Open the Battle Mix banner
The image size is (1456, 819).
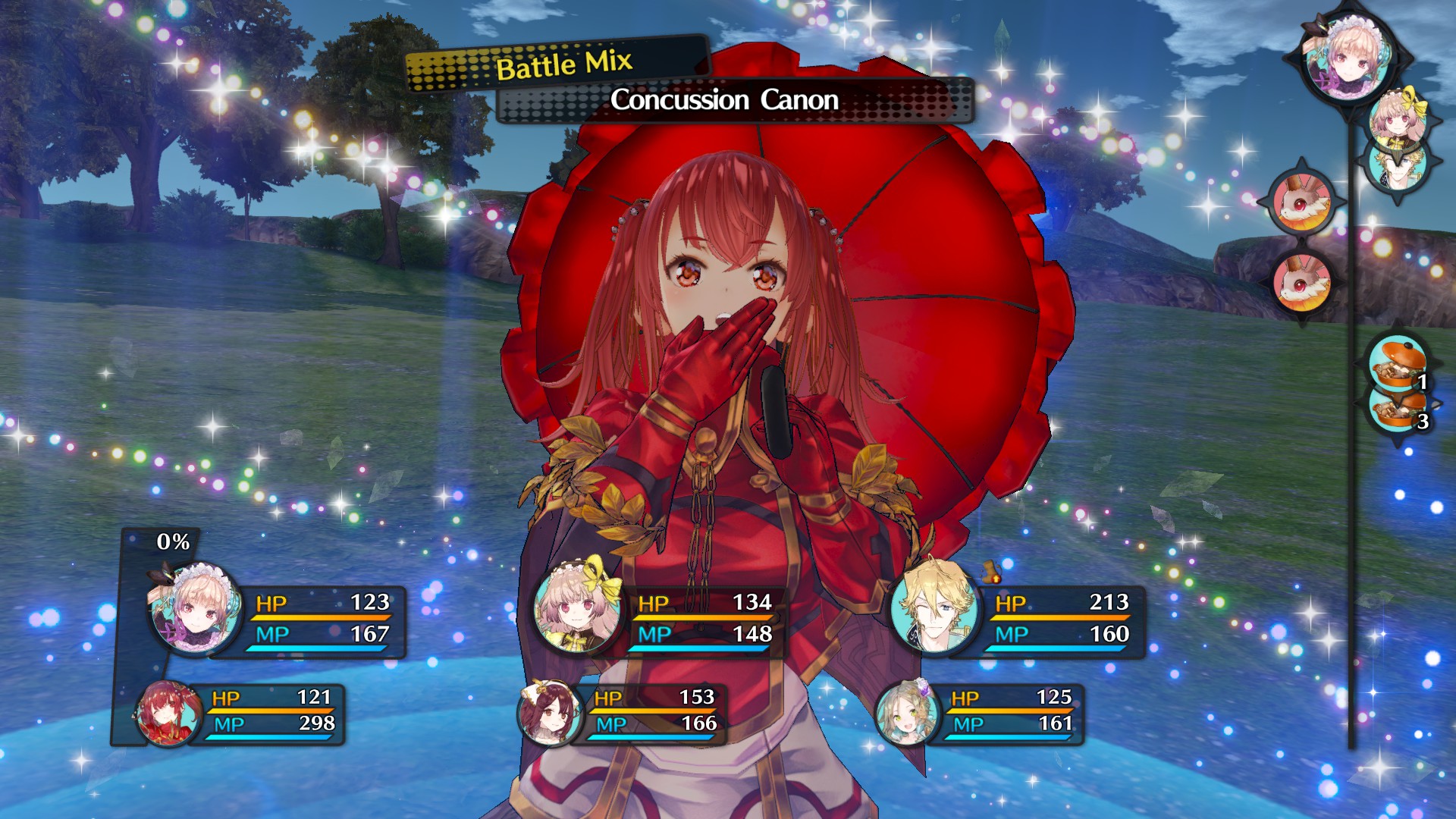coord(565,67)
